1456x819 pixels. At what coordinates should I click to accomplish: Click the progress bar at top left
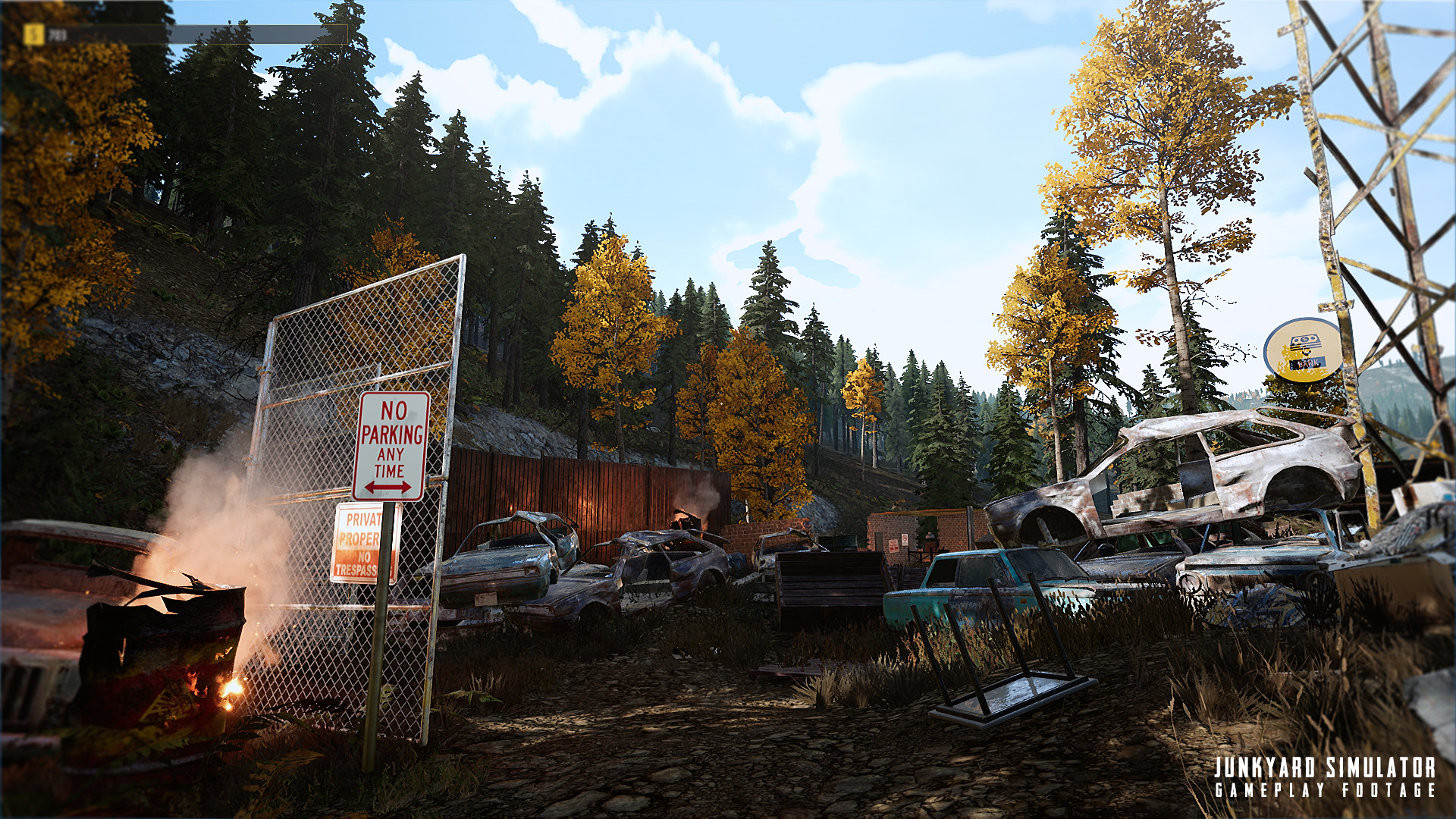pos(190,33)
